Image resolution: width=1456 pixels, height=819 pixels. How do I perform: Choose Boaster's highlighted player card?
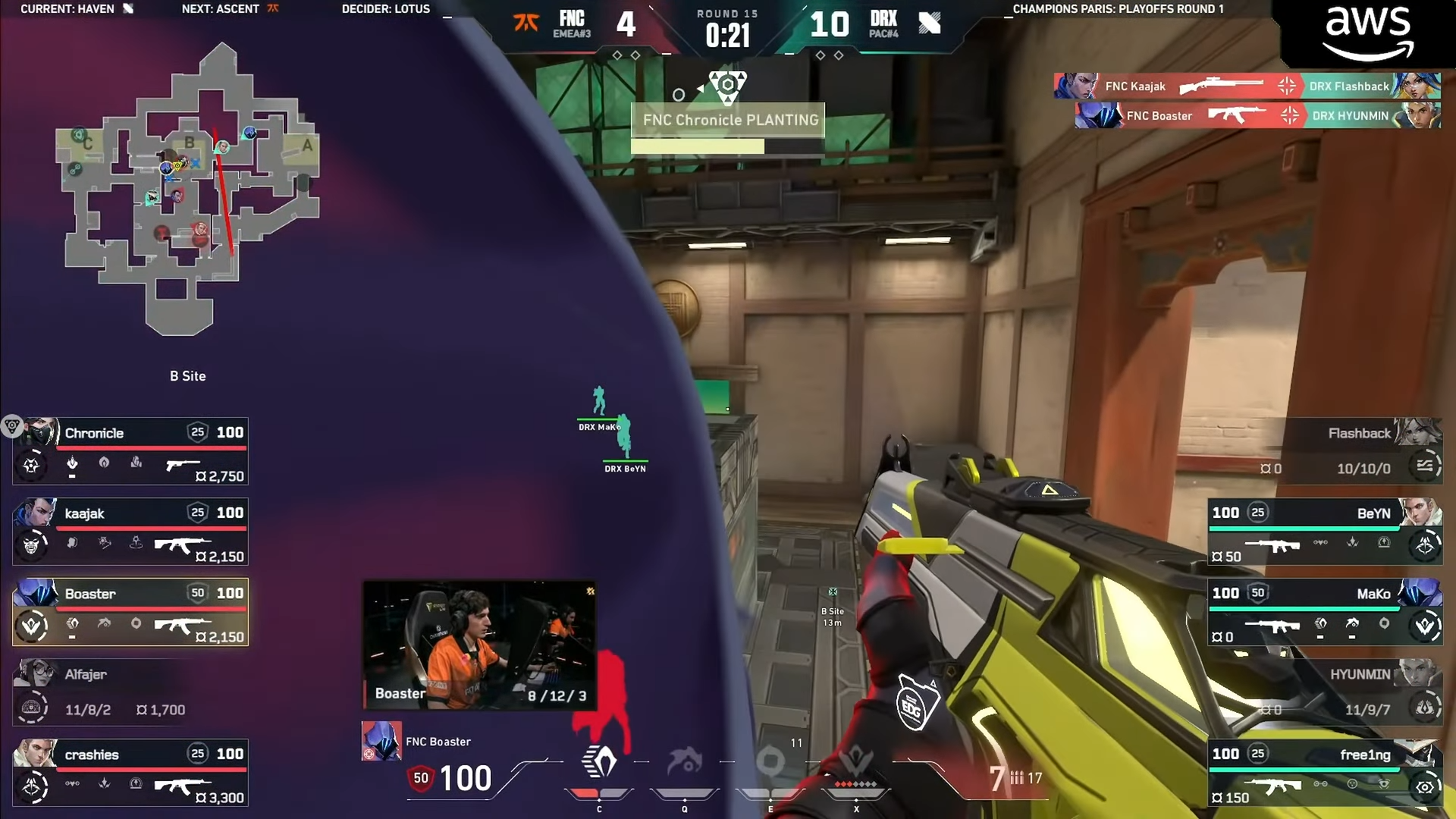130,613
